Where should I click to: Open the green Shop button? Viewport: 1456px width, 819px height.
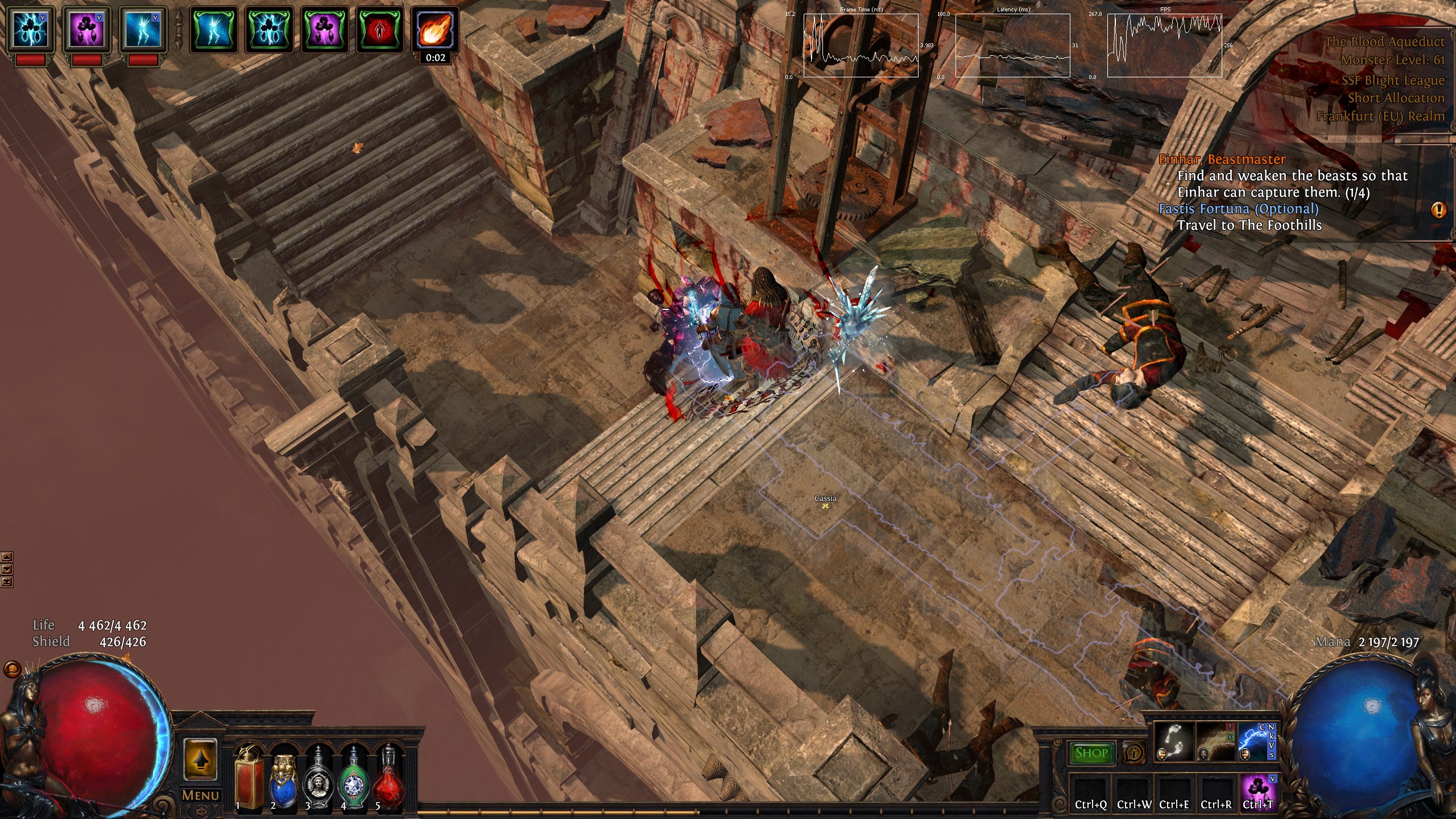point(1091,753)
